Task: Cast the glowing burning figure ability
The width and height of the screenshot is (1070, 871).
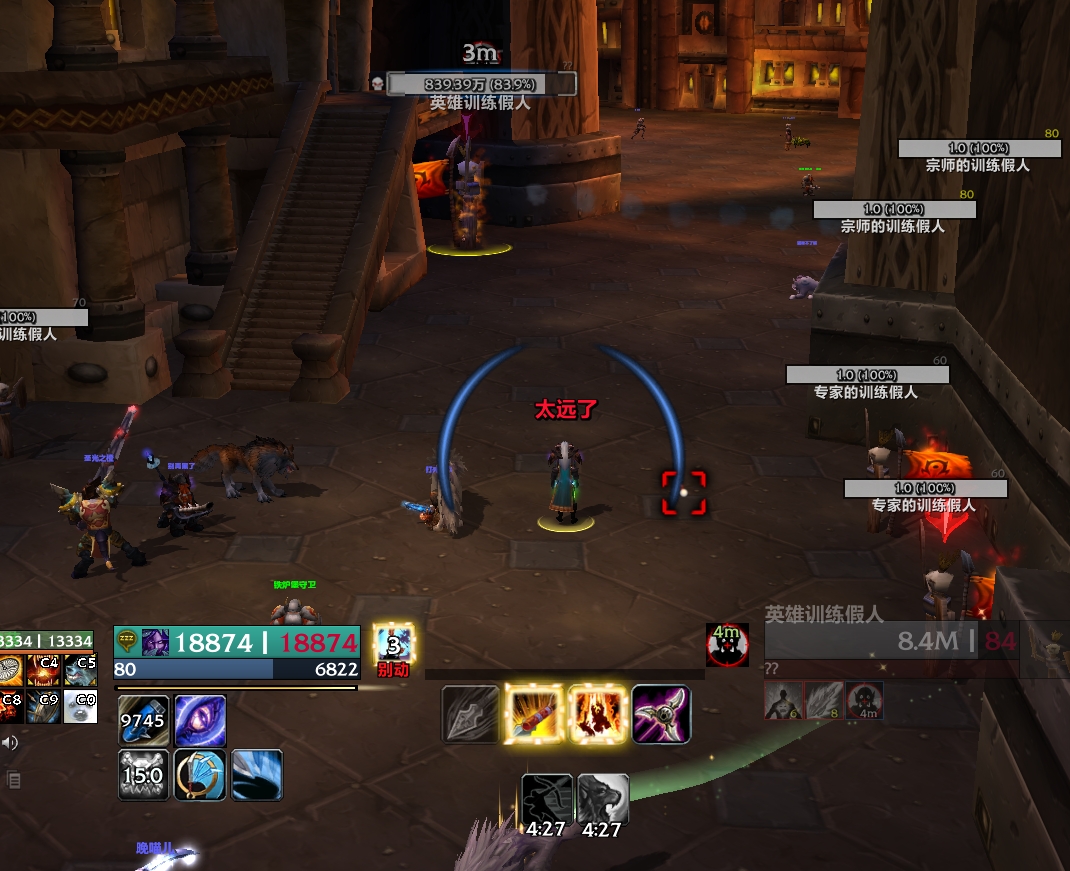Action: (x=598, y=714)
